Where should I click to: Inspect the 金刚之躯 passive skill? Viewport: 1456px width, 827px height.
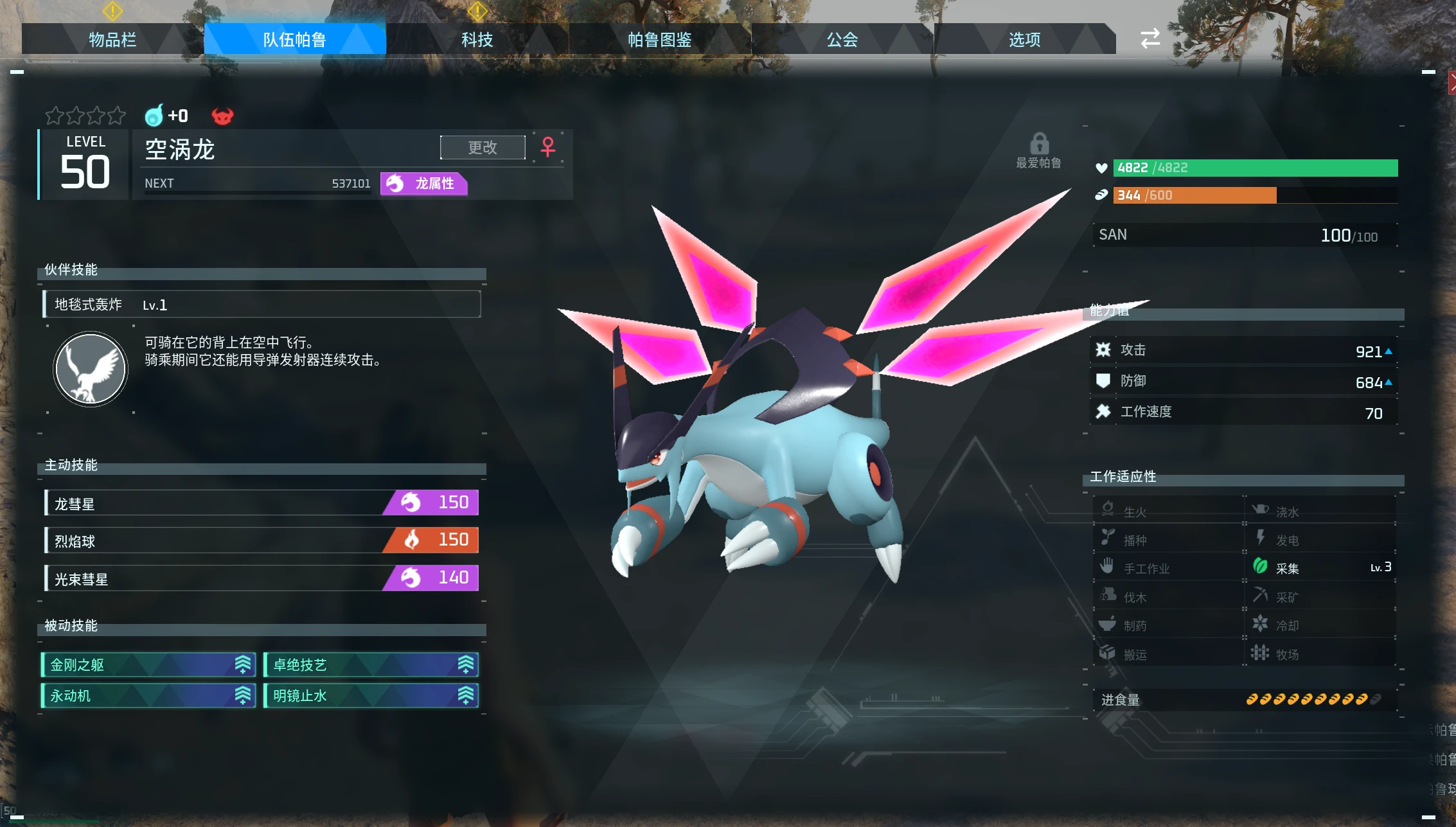pyautogui.click(x=148, y=665)
